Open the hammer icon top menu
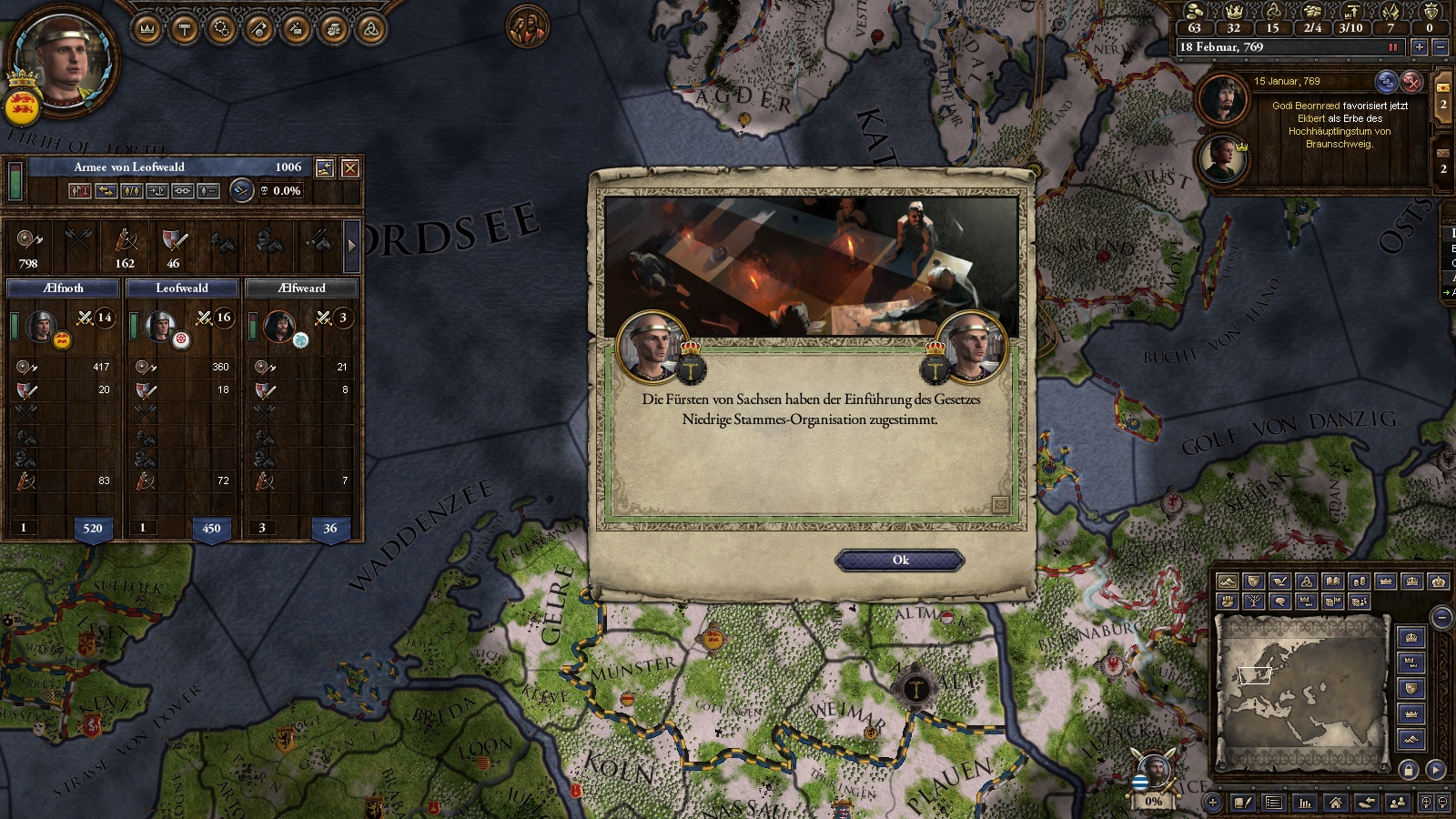The width and height of the screenshot is (1456, 819). 185,30
